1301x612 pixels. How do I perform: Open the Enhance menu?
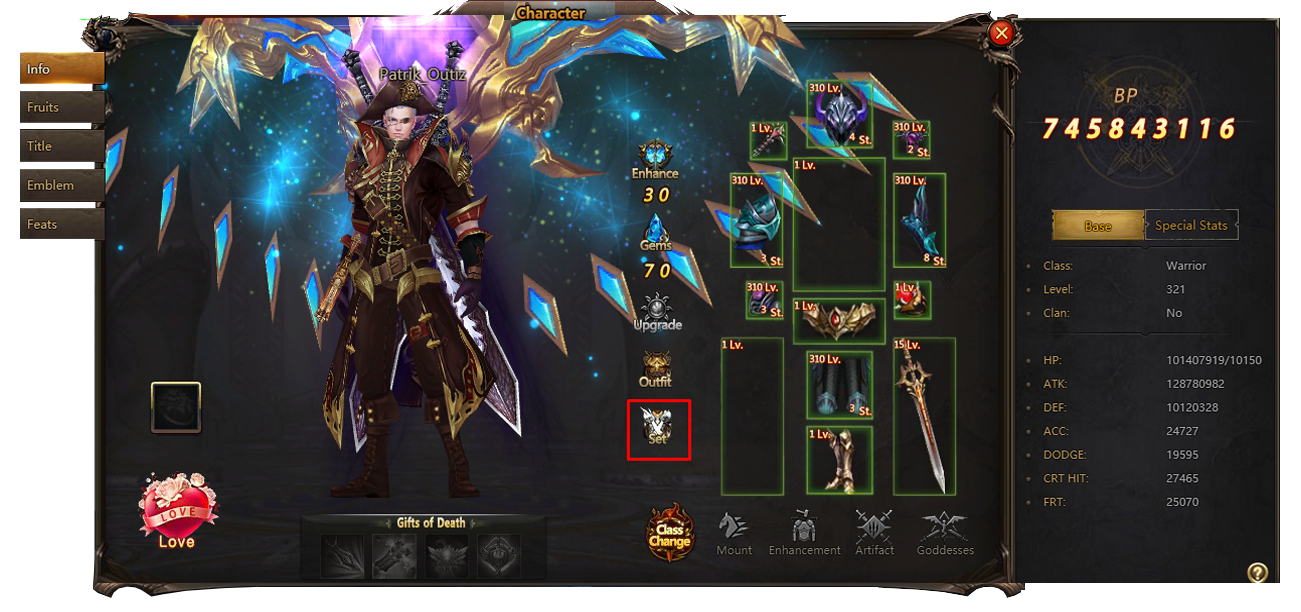[x=656, y=160]
